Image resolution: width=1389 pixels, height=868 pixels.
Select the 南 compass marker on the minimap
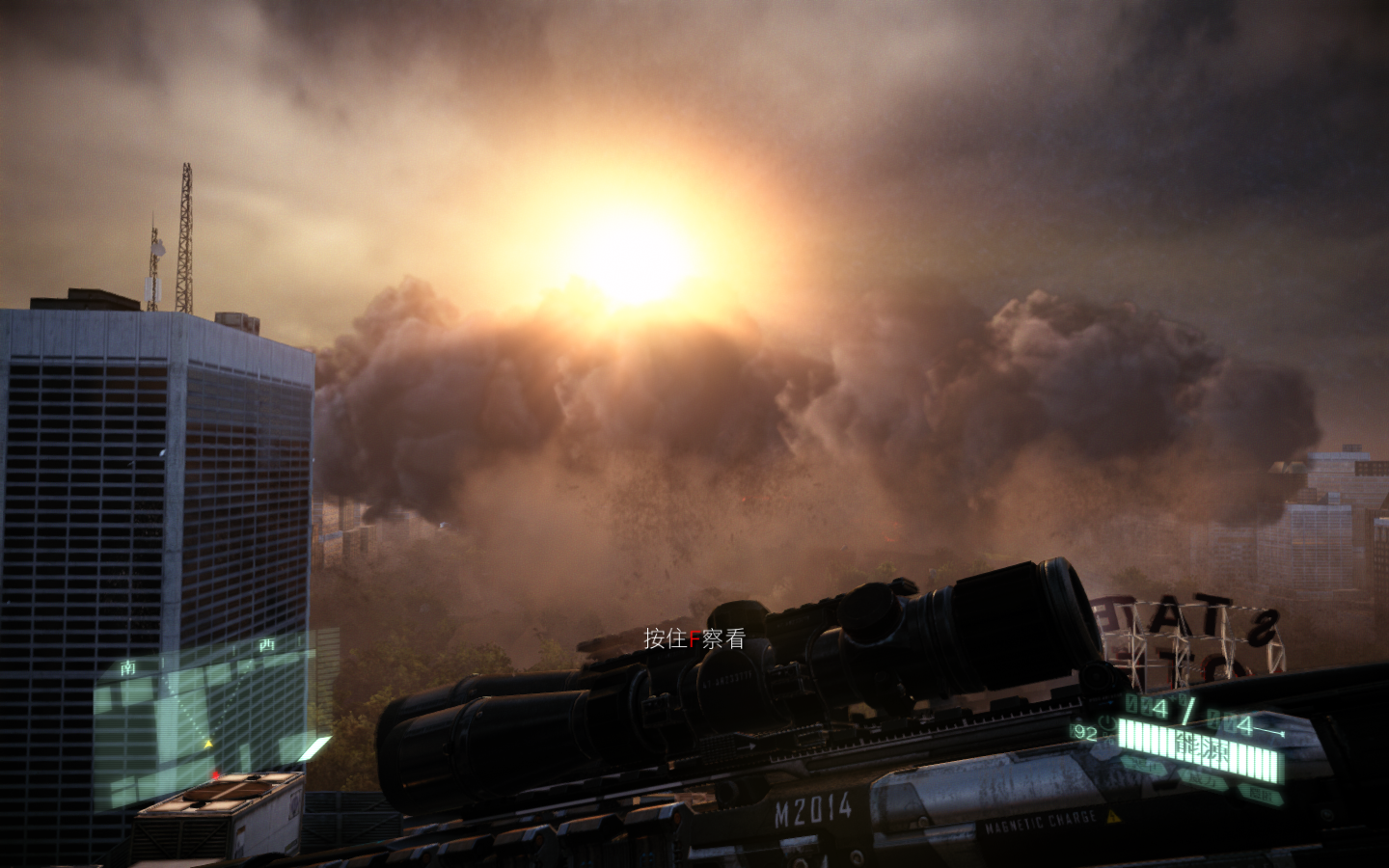(128, 666)
